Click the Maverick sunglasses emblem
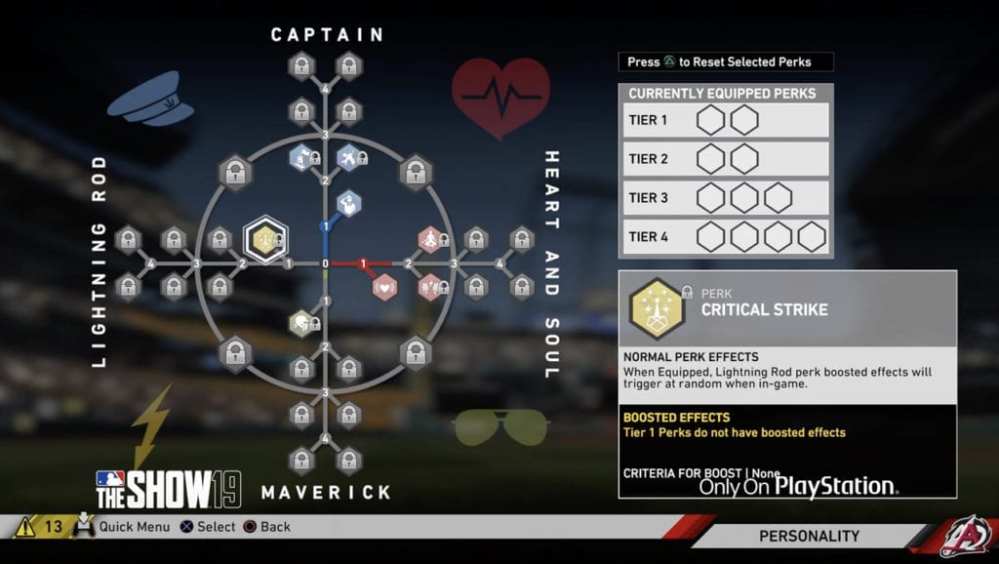Image resolution: width=999 pixels, height=564 pixels. pos(499,425)
